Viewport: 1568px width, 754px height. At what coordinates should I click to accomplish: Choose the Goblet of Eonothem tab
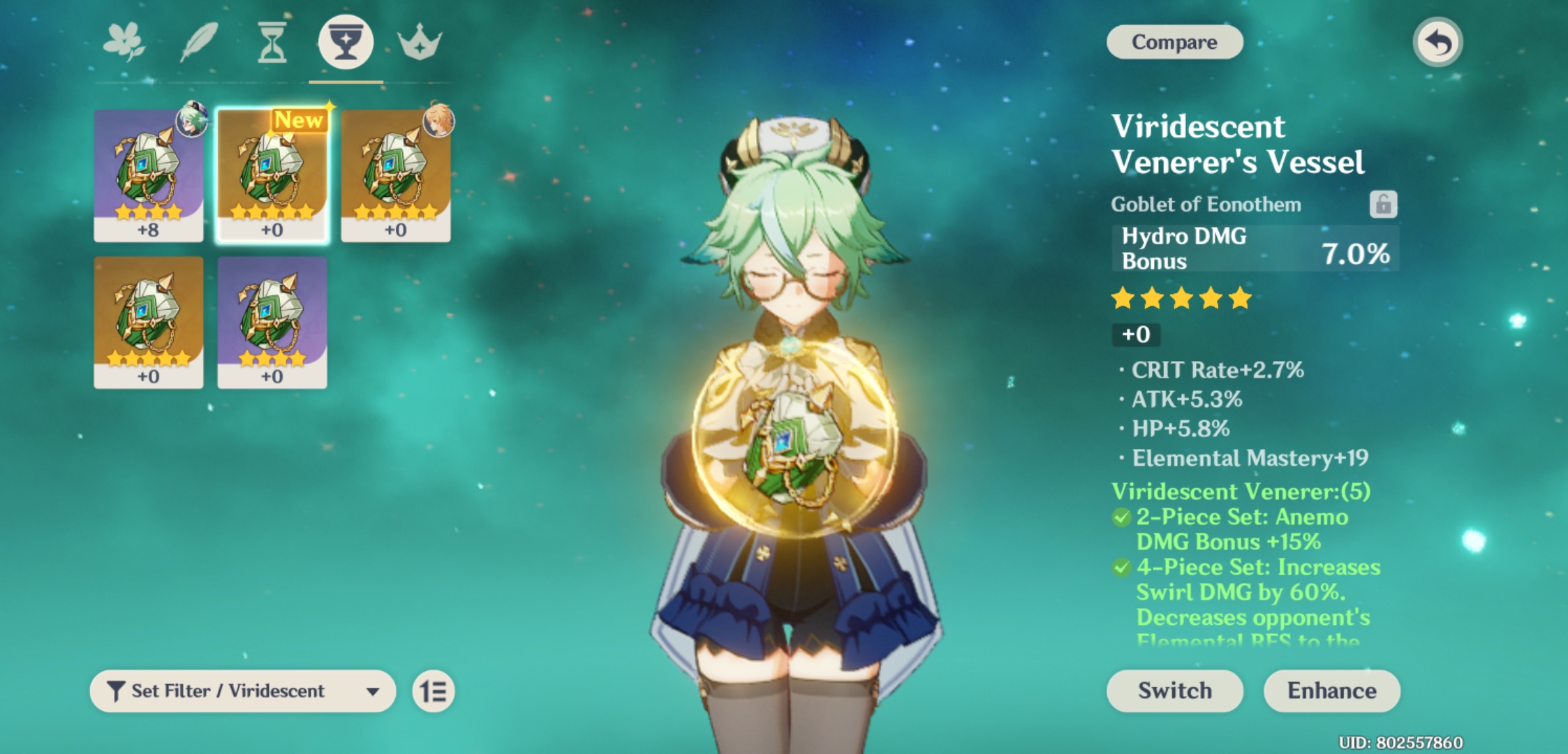pos(346,42)
